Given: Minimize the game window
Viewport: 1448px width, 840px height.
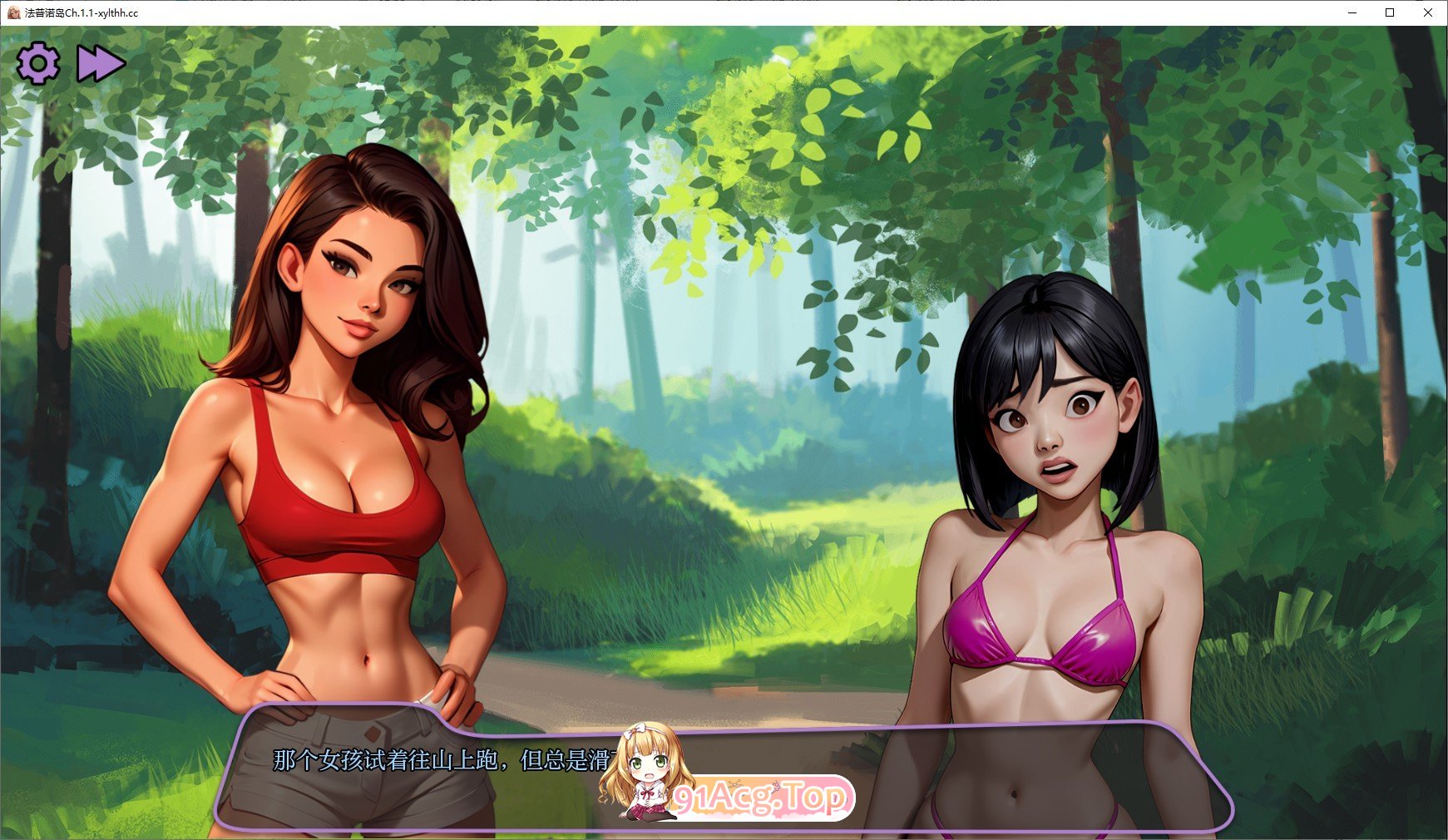Looking at the screenshot, I should (1352, 12).
